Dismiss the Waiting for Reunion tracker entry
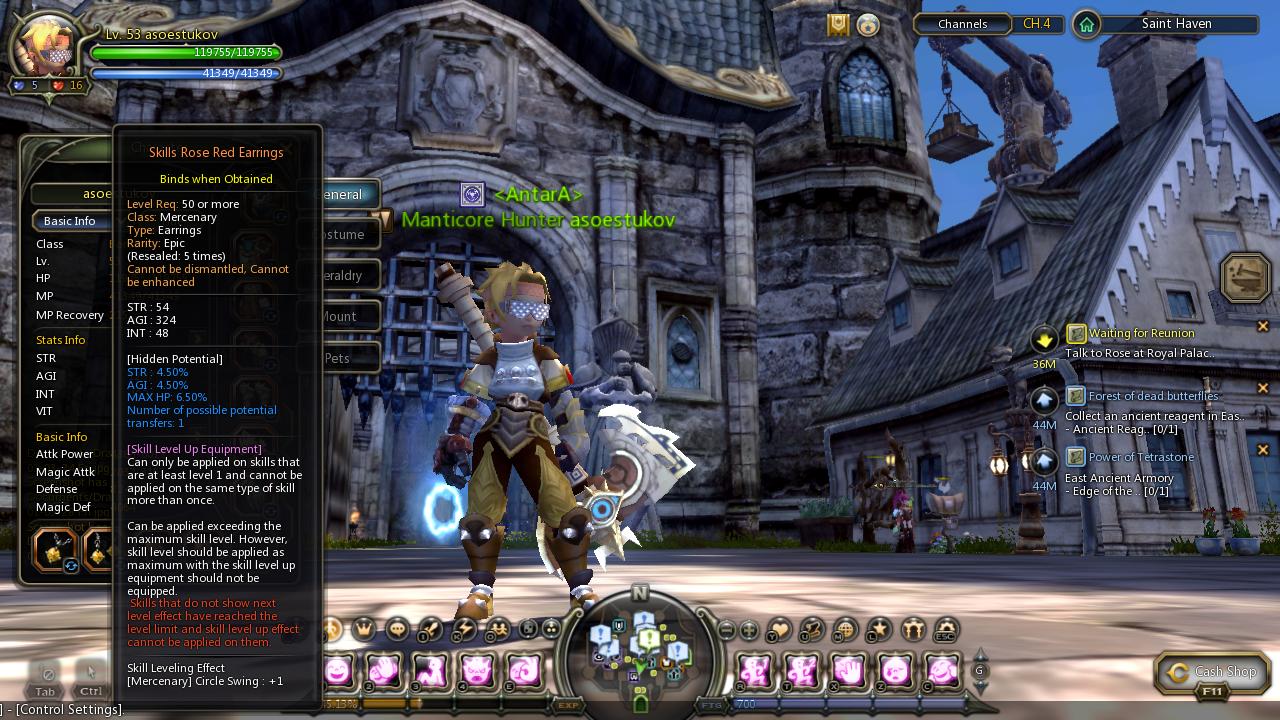 coord(1263,326)
